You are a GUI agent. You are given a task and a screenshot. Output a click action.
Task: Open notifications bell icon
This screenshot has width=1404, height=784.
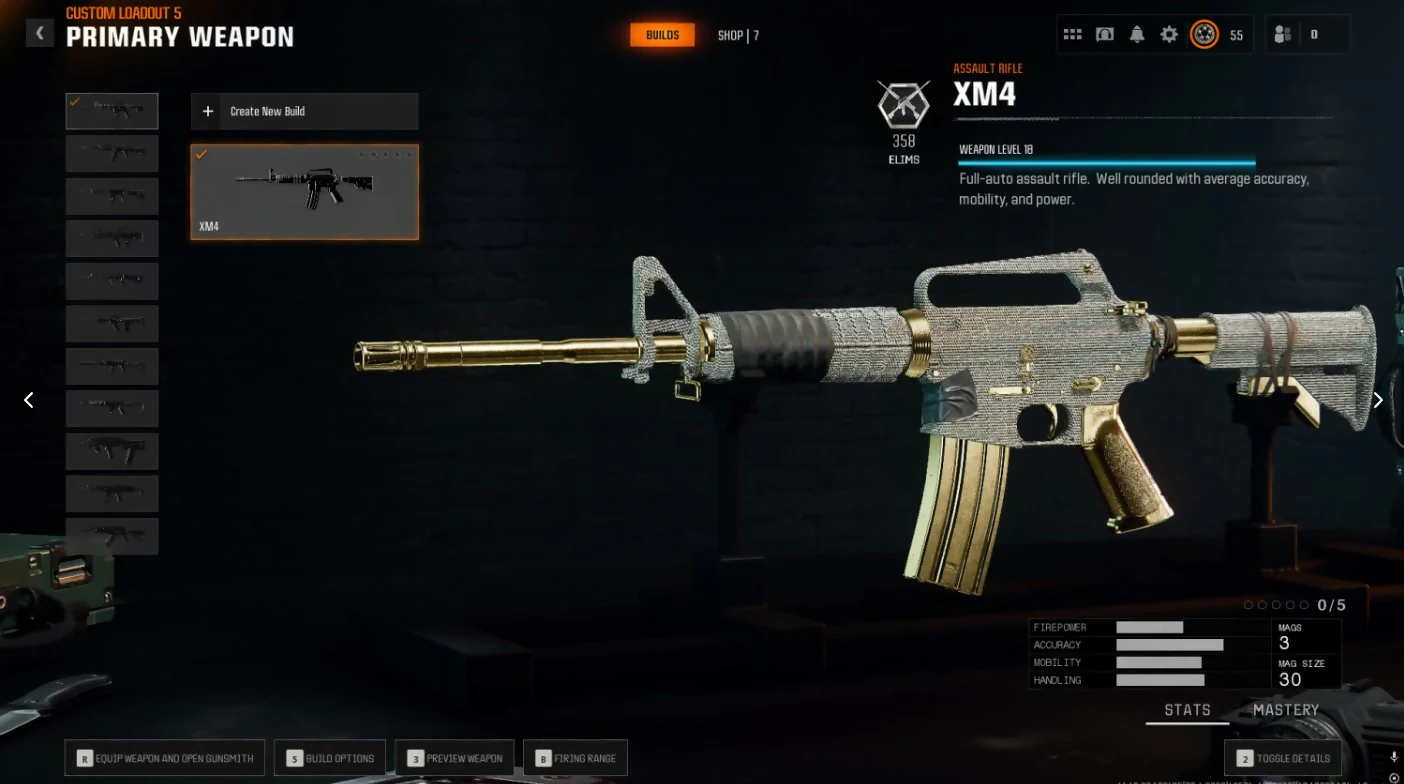coord(1137,35)
